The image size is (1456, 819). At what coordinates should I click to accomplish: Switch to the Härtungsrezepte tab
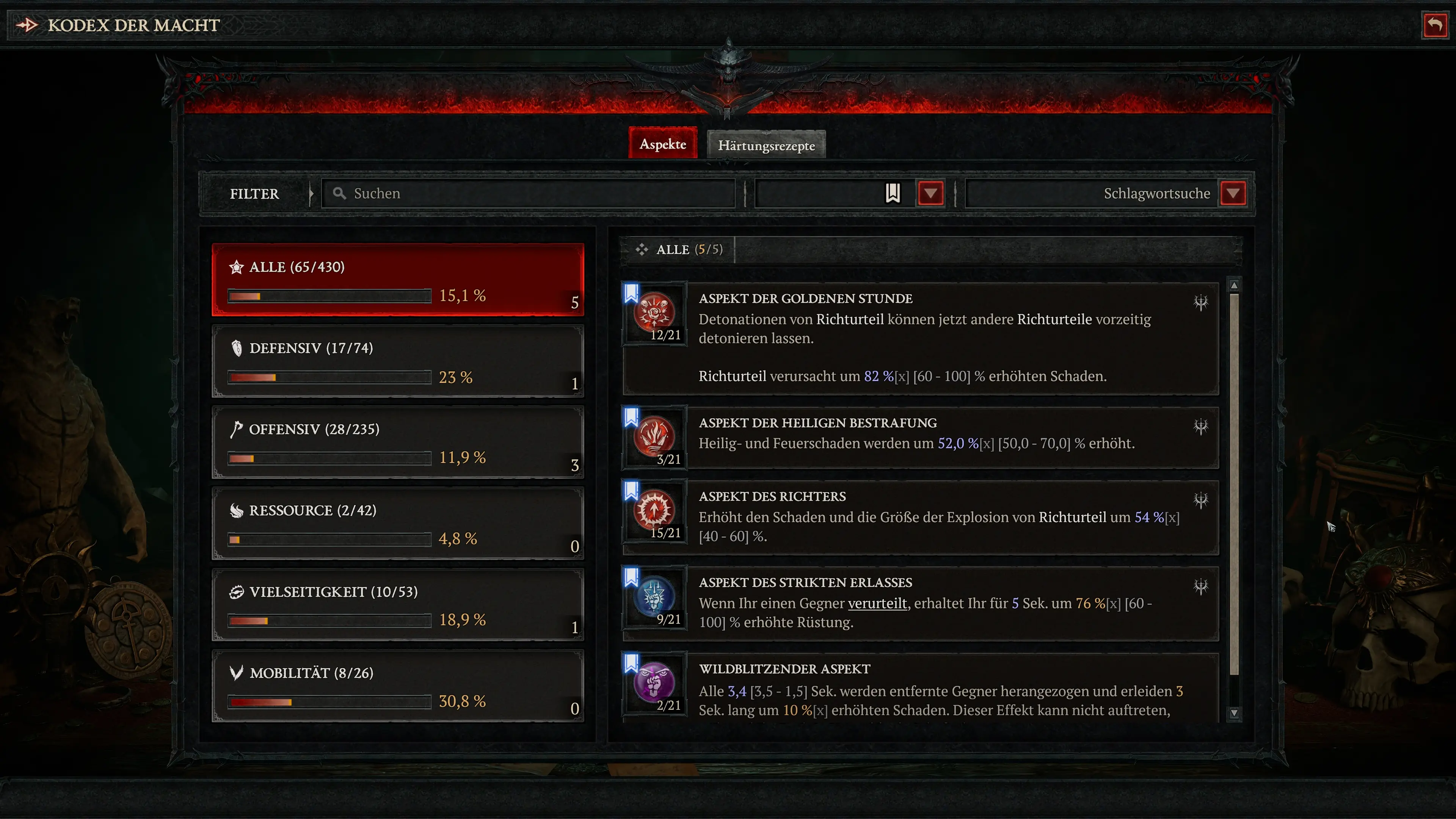pos(766,145)
